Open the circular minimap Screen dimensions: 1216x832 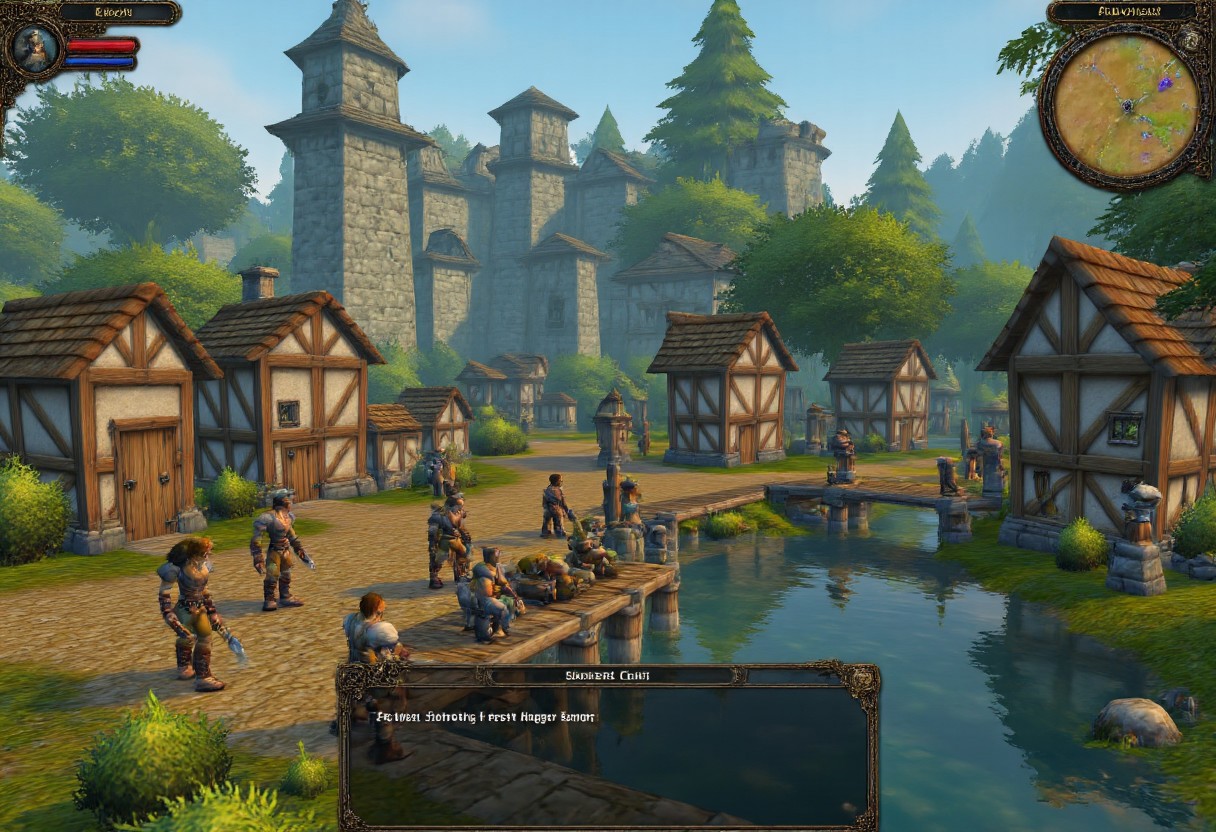[1125, 106]
